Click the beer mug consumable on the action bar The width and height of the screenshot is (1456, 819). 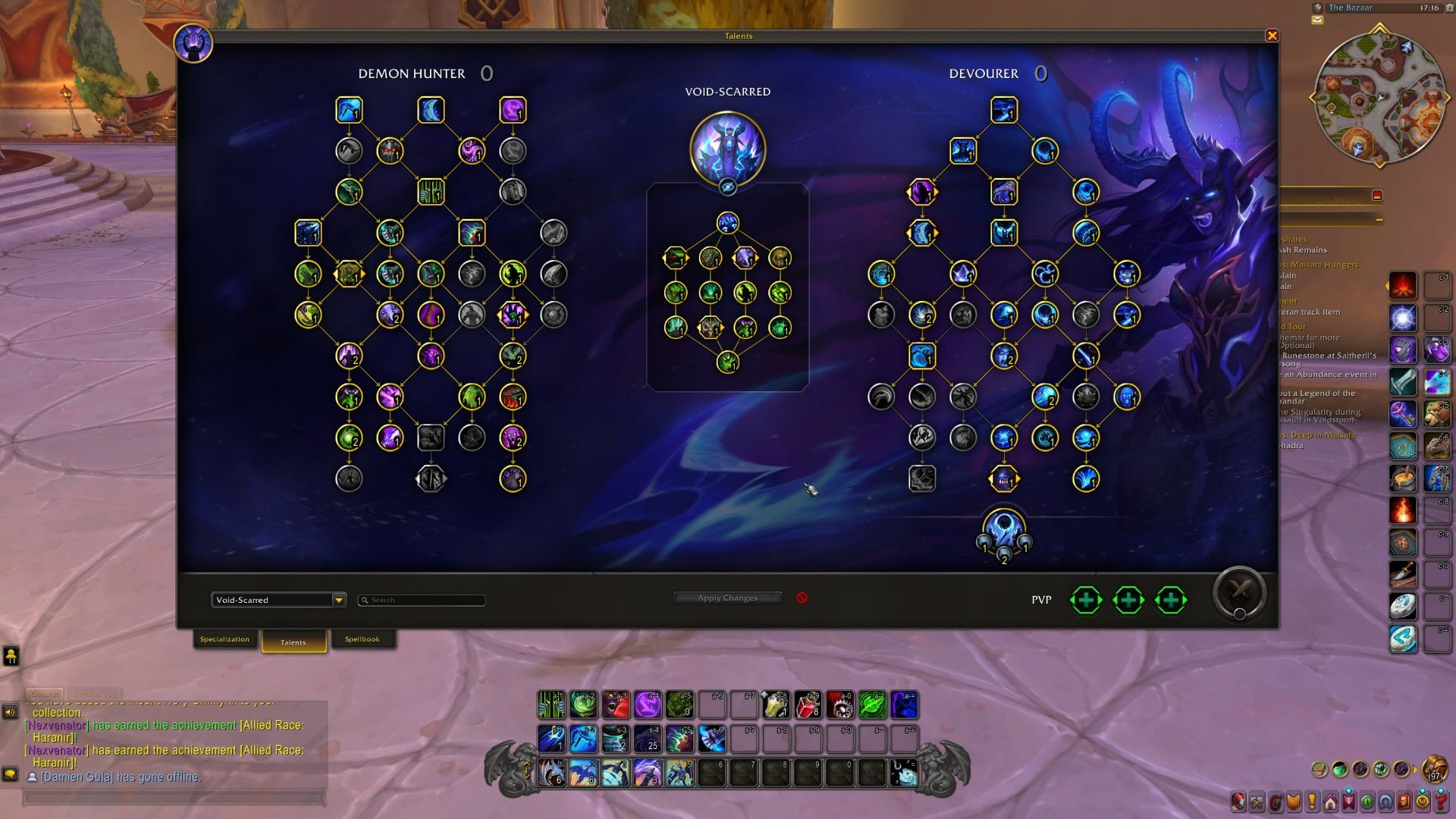tap(775, 705)
